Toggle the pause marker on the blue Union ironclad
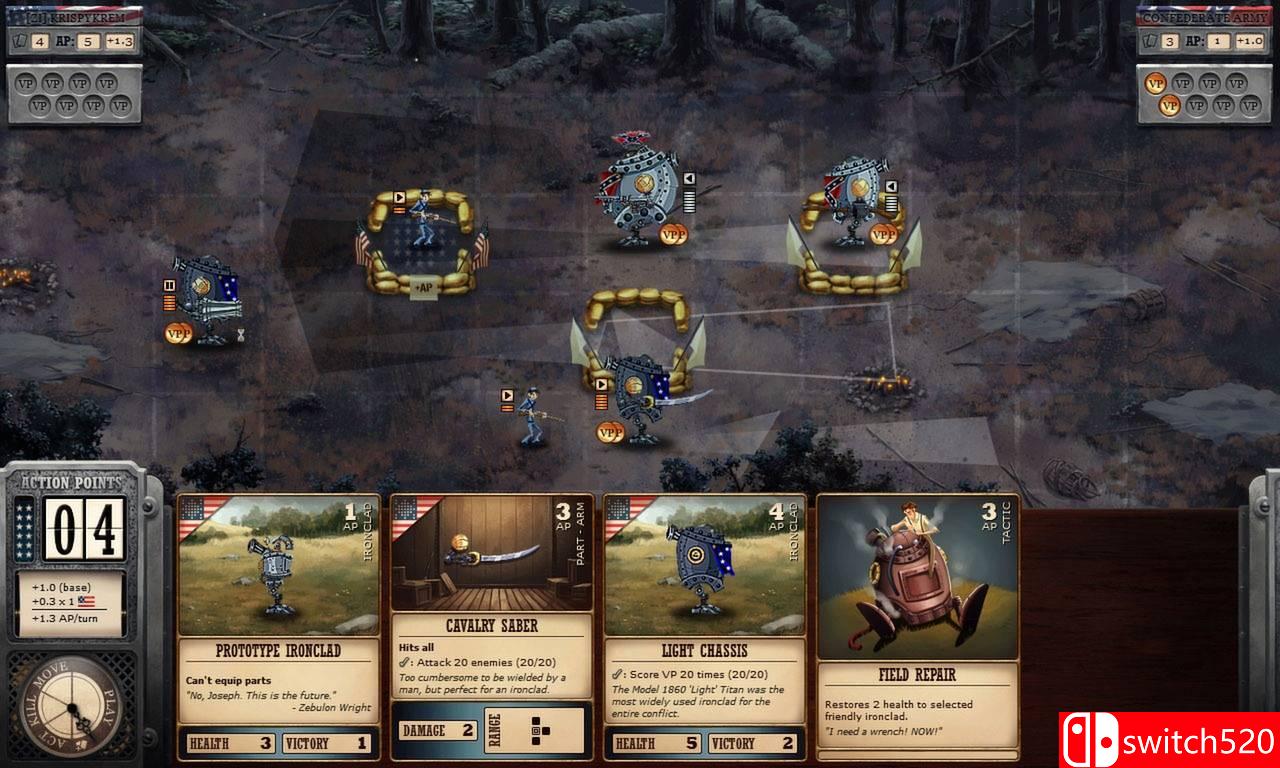Viewport: 1280px width, 768px height. pos(169,284)
